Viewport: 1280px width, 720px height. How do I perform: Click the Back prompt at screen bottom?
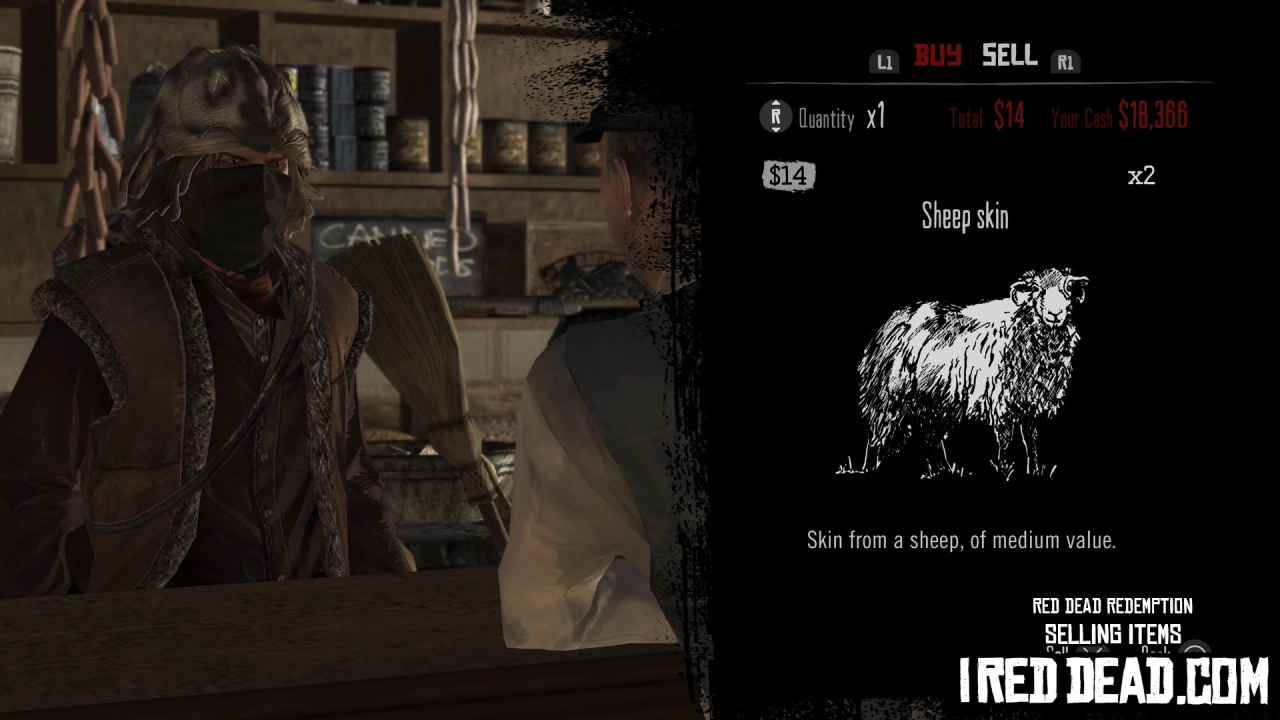click(x=1155, y=651)
